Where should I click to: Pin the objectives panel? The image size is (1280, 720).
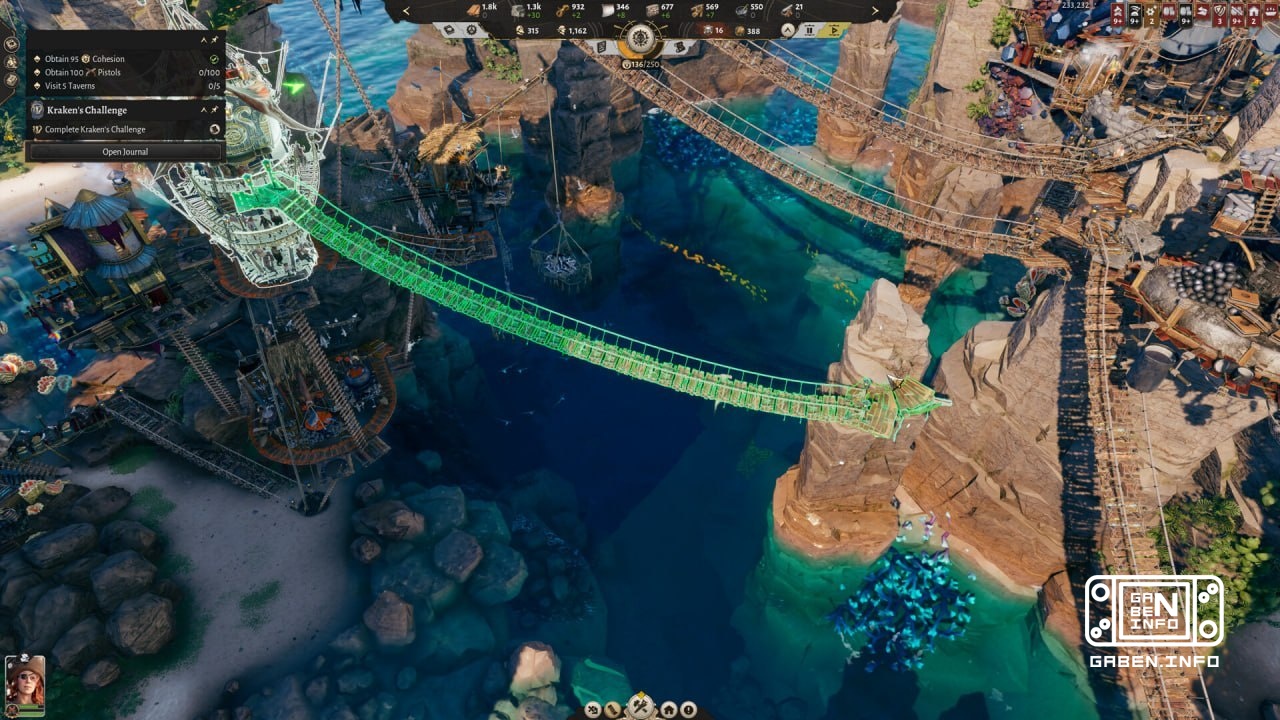pyautogui.click(x=213, y=40)
